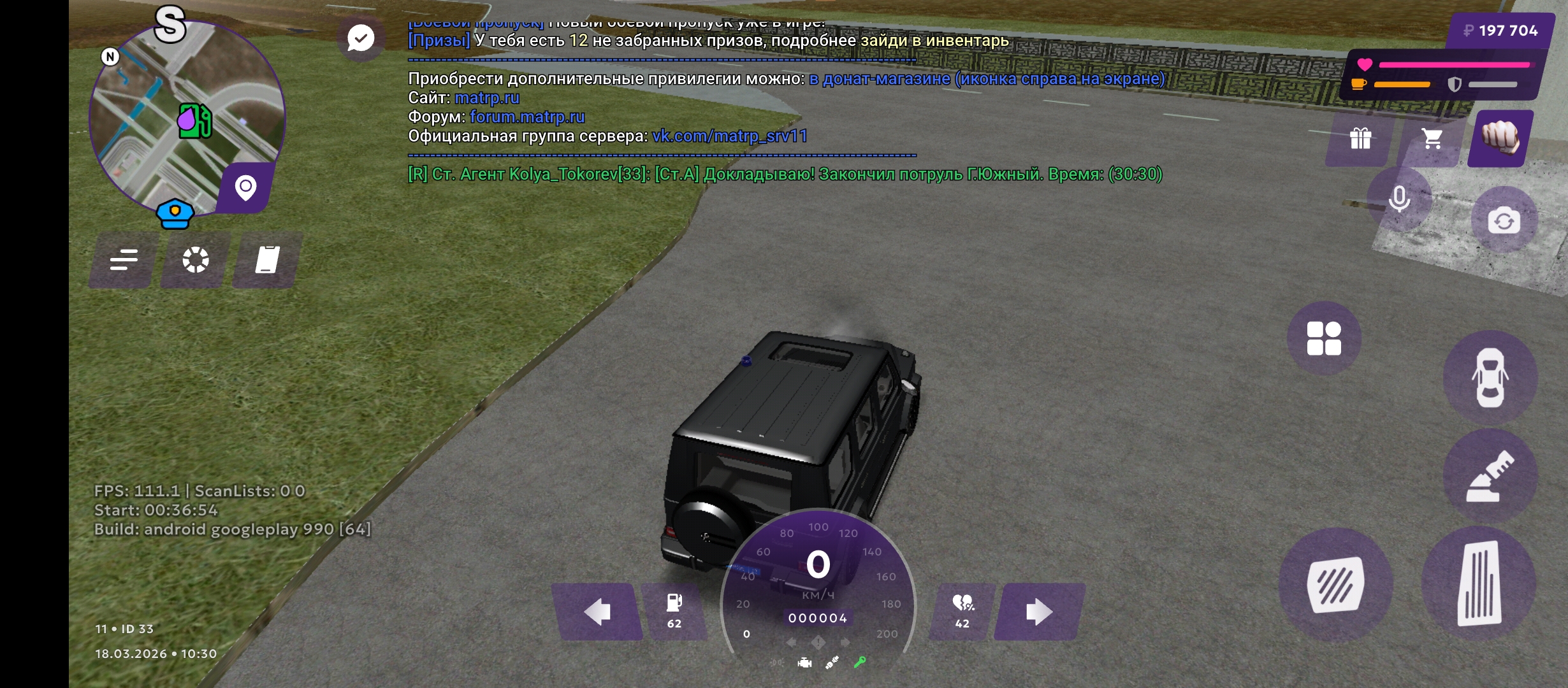The image size is (1568, 688).
Task: Open the gift box rewards
Action: pos(1360,138)
